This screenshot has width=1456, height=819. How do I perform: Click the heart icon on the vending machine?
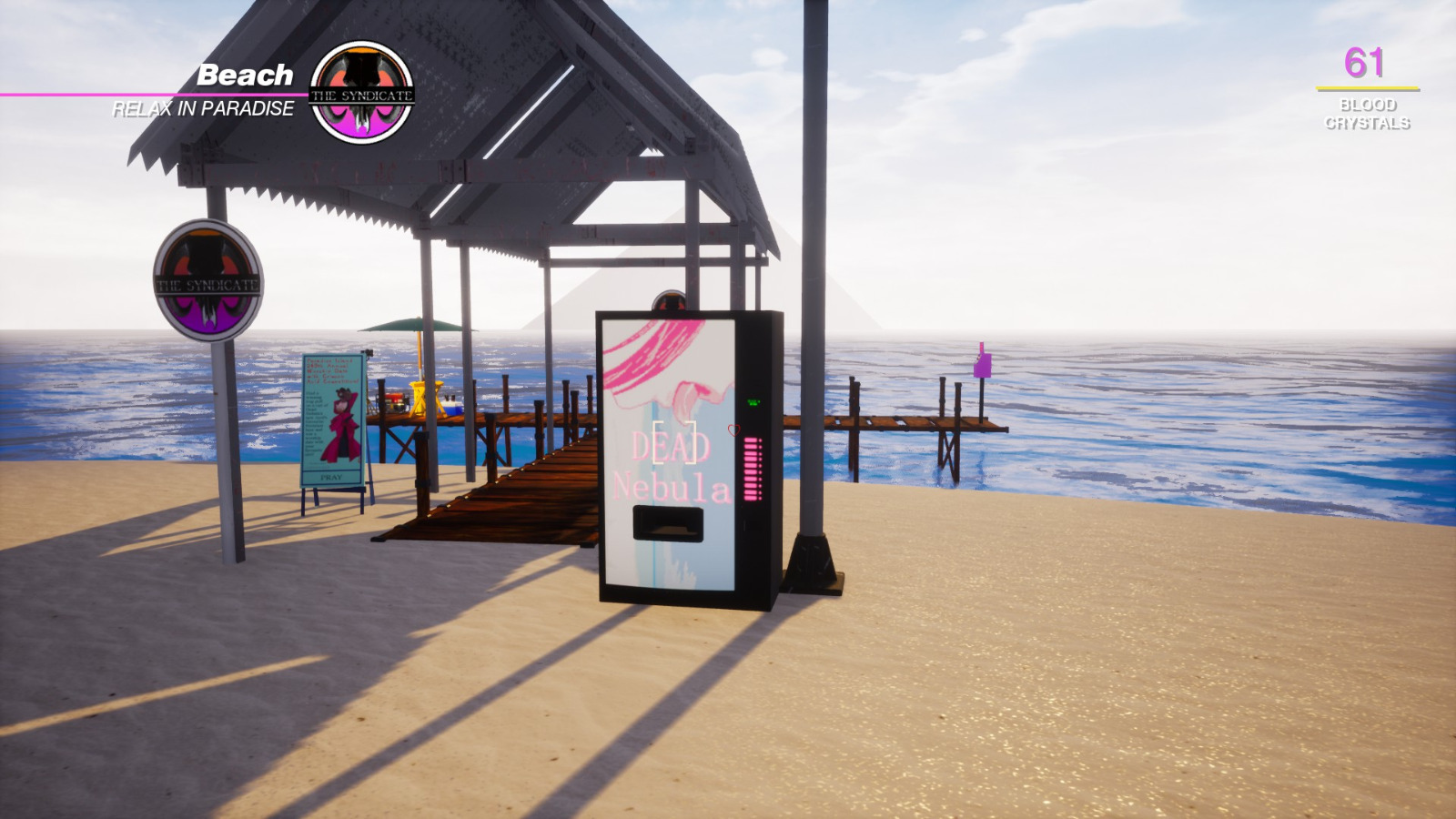734,430
